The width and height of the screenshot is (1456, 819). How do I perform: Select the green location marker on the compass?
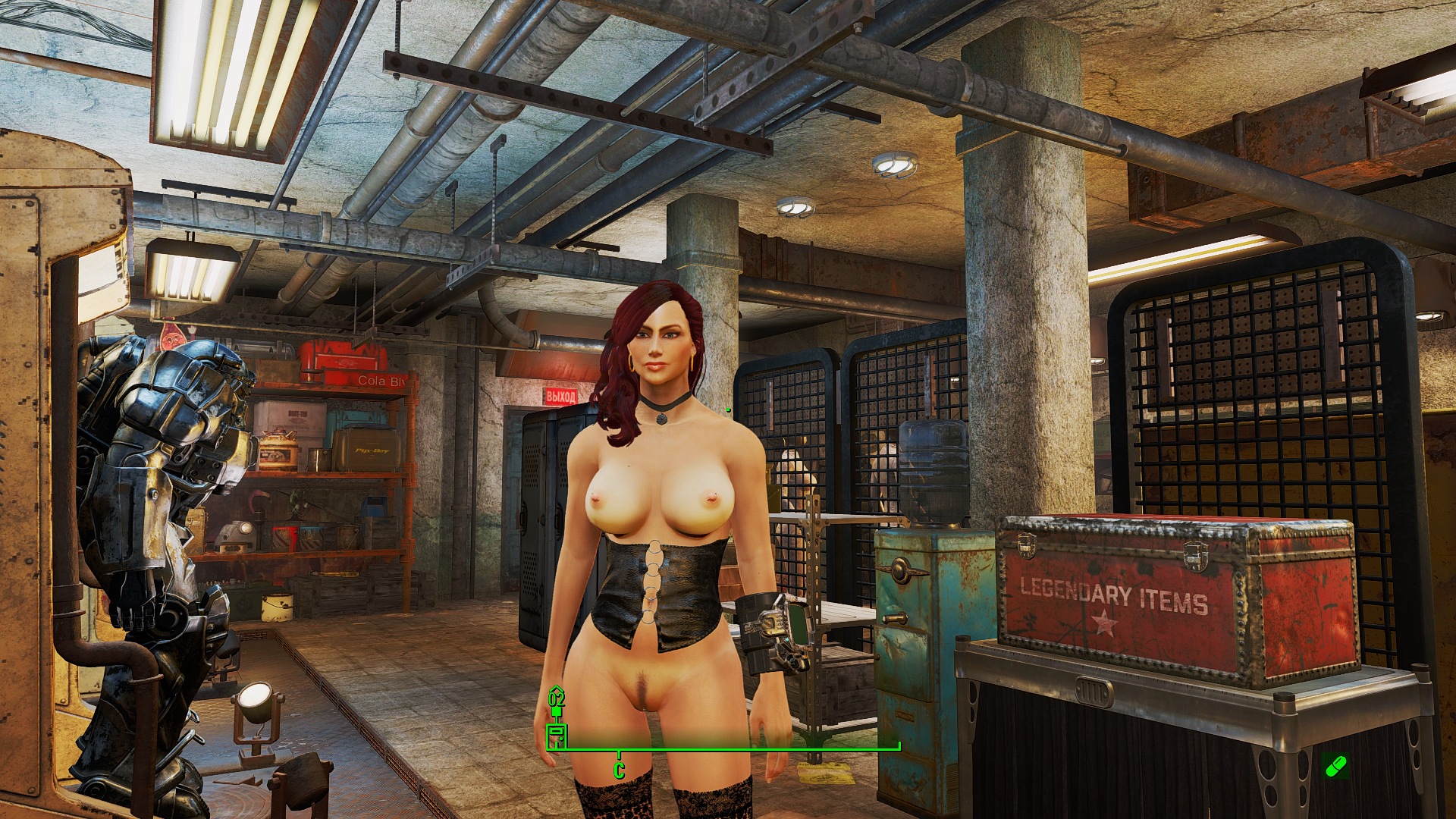(557, 733)
